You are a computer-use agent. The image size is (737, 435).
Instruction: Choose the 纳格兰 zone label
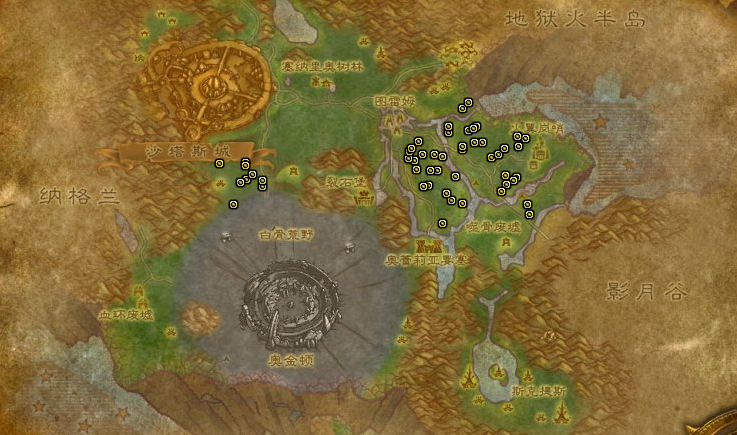pyautogui.click(x=78, y=195)
